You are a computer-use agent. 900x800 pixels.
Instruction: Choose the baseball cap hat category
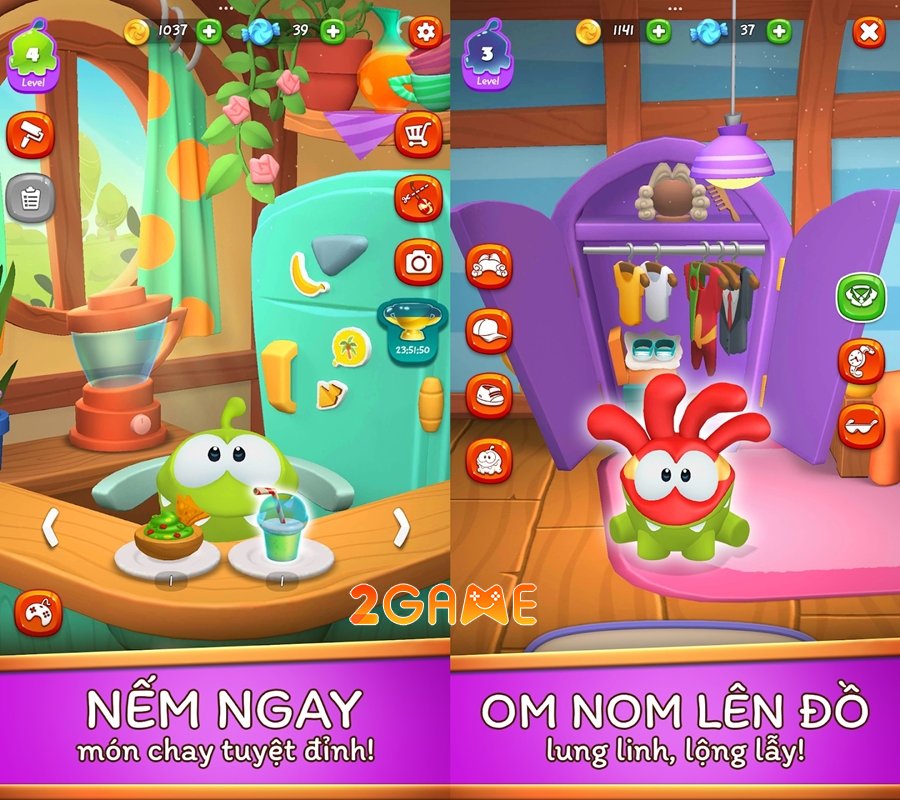pyautogui.click(x=489, y=331)
